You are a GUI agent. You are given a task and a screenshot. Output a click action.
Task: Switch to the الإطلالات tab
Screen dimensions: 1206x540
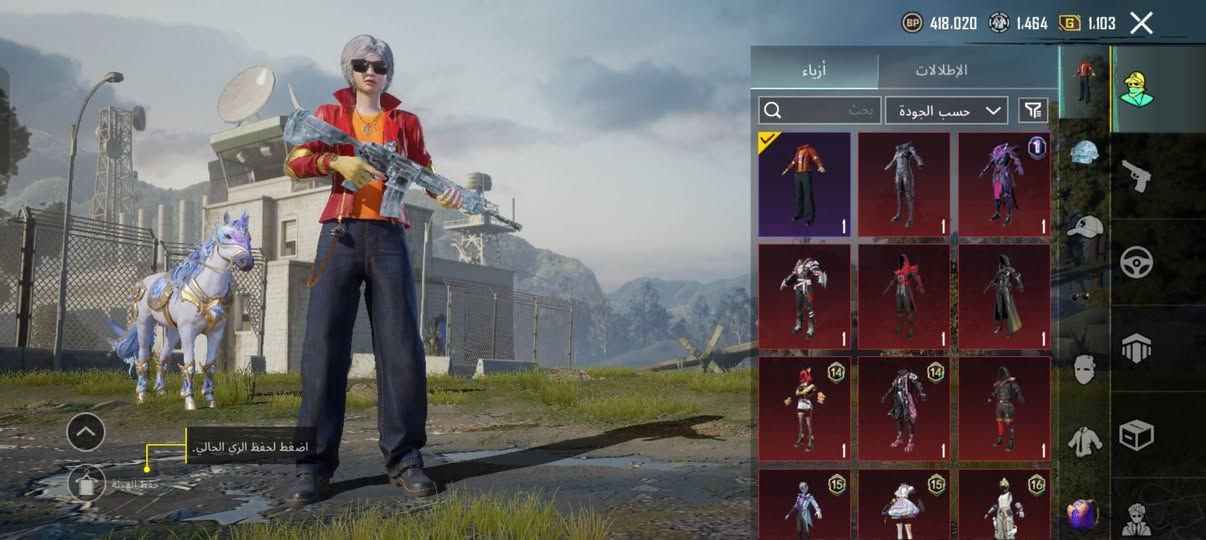pyautogui.click(x=942, y=71)
